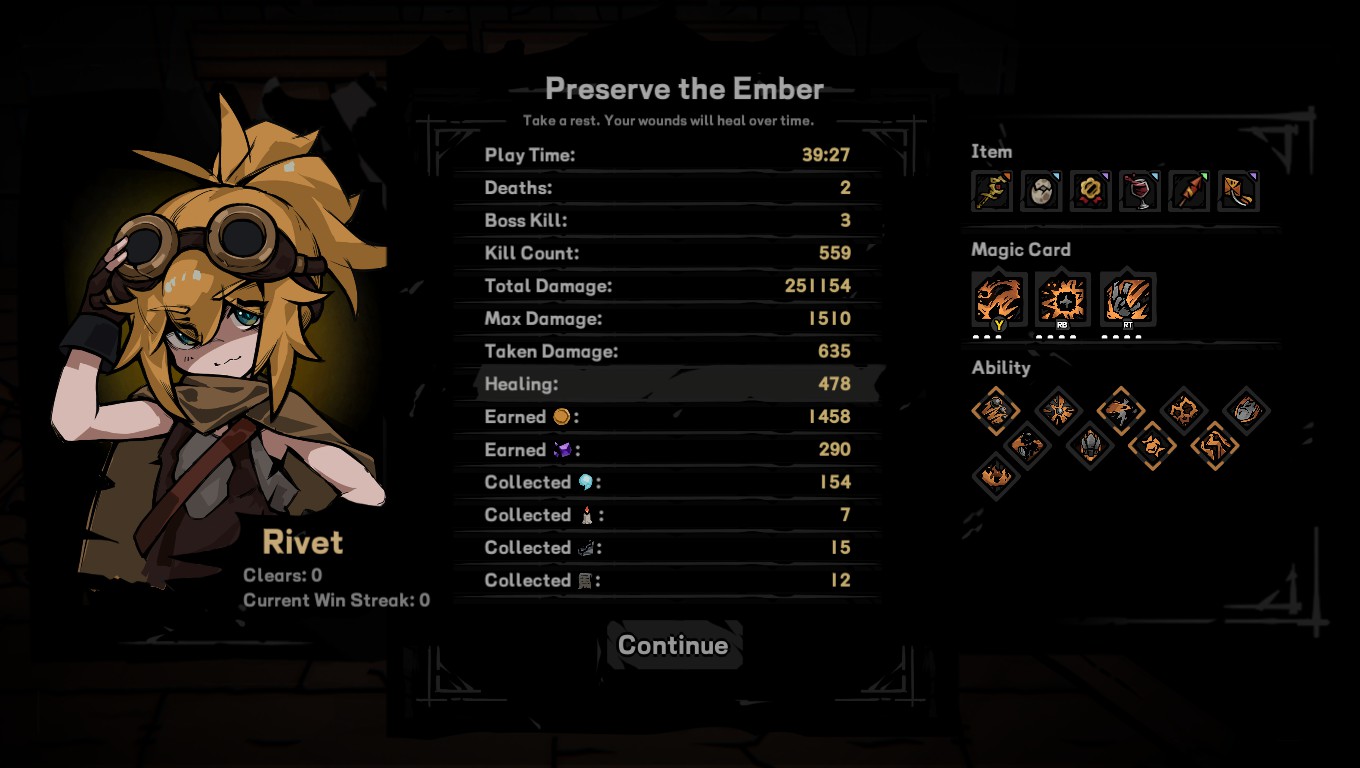This screenshot has width=1360, height=768.
Task: Select the explosion burst magic card
Action: [x=1063, y=299]
